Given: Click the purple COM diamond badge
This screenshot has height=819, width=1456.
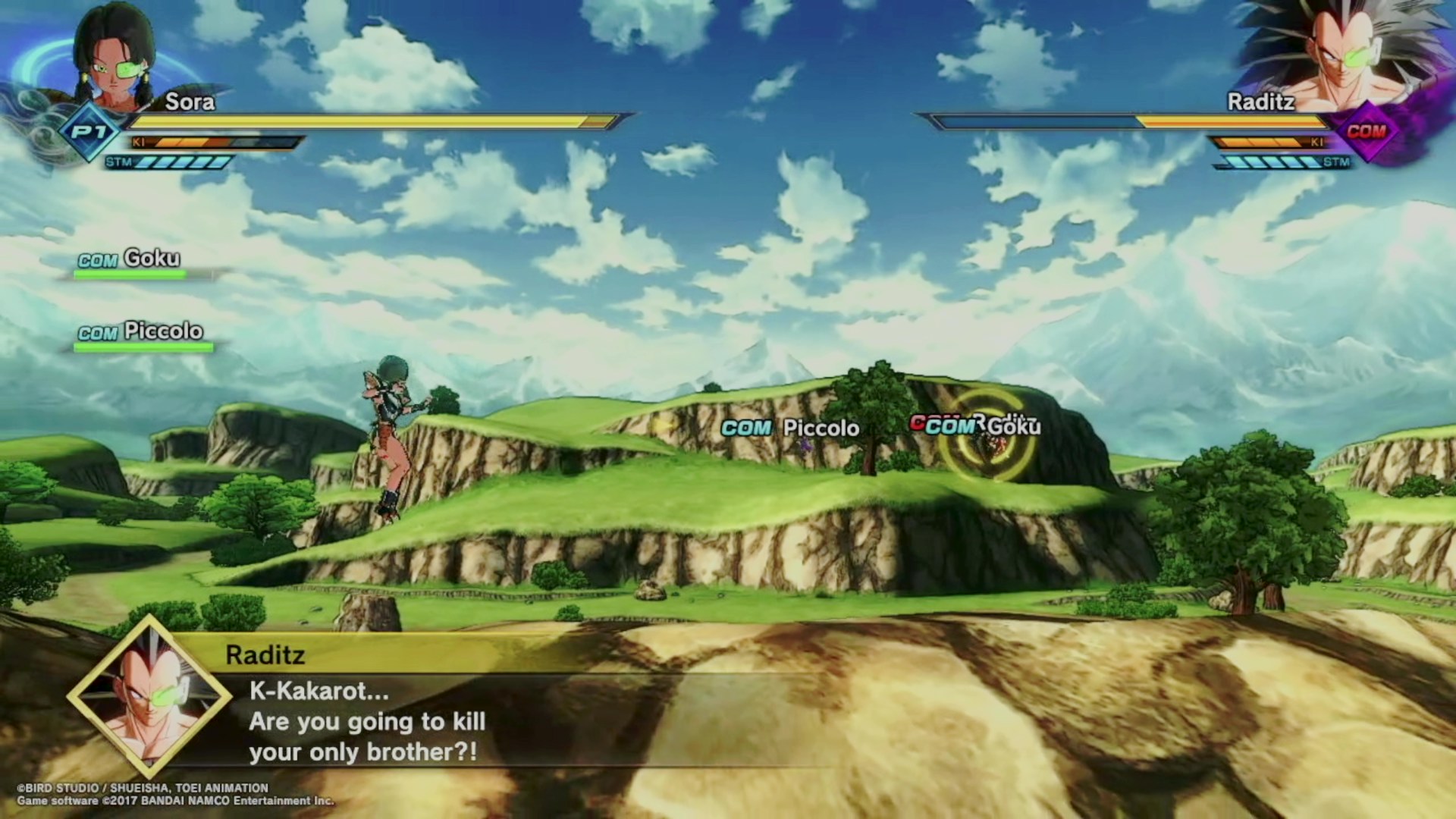Looking at the screenshot, I should [x=1367, y=132].
